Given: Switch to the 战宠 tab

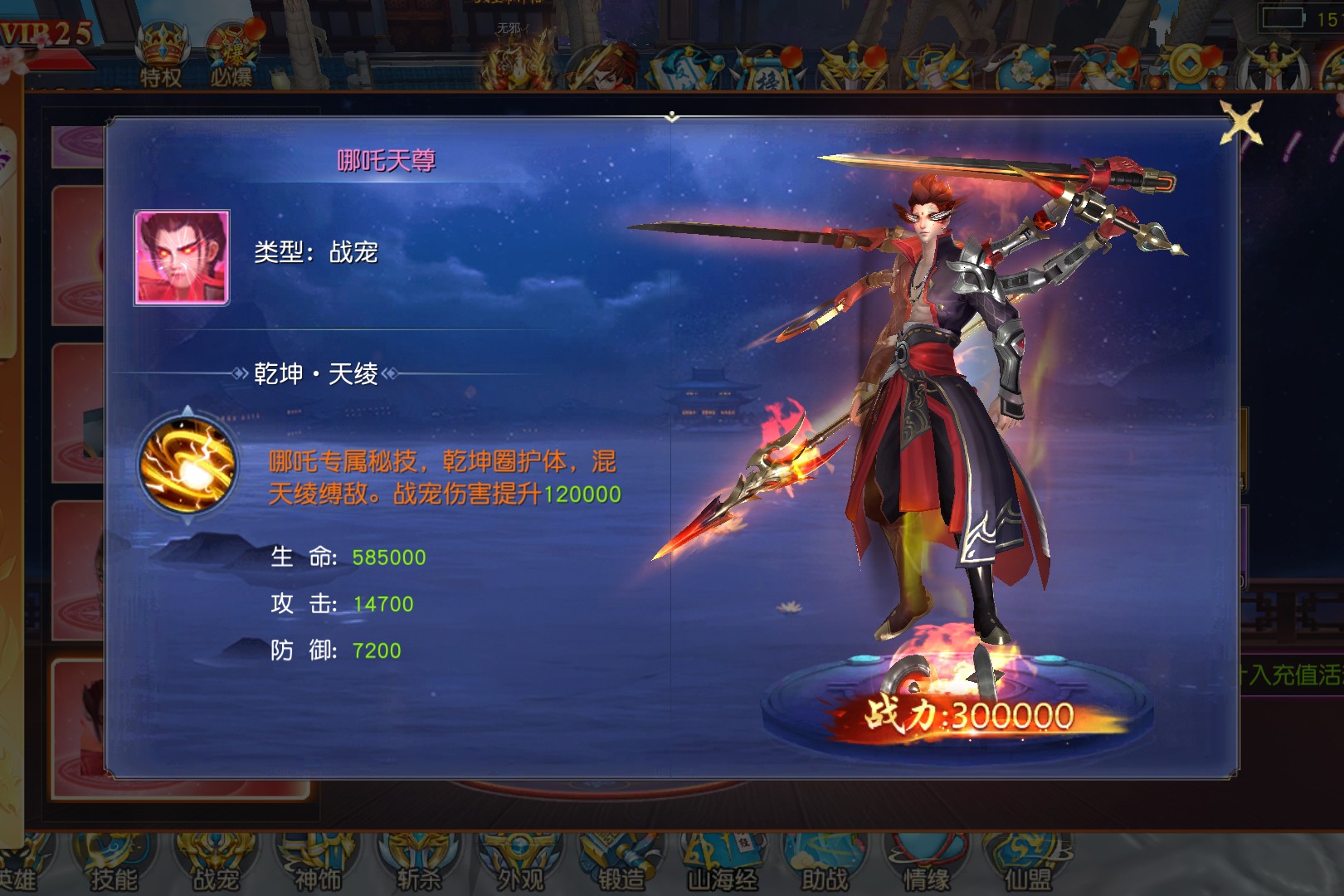Looking at the screenshot, I should click(x=216, y=863).
